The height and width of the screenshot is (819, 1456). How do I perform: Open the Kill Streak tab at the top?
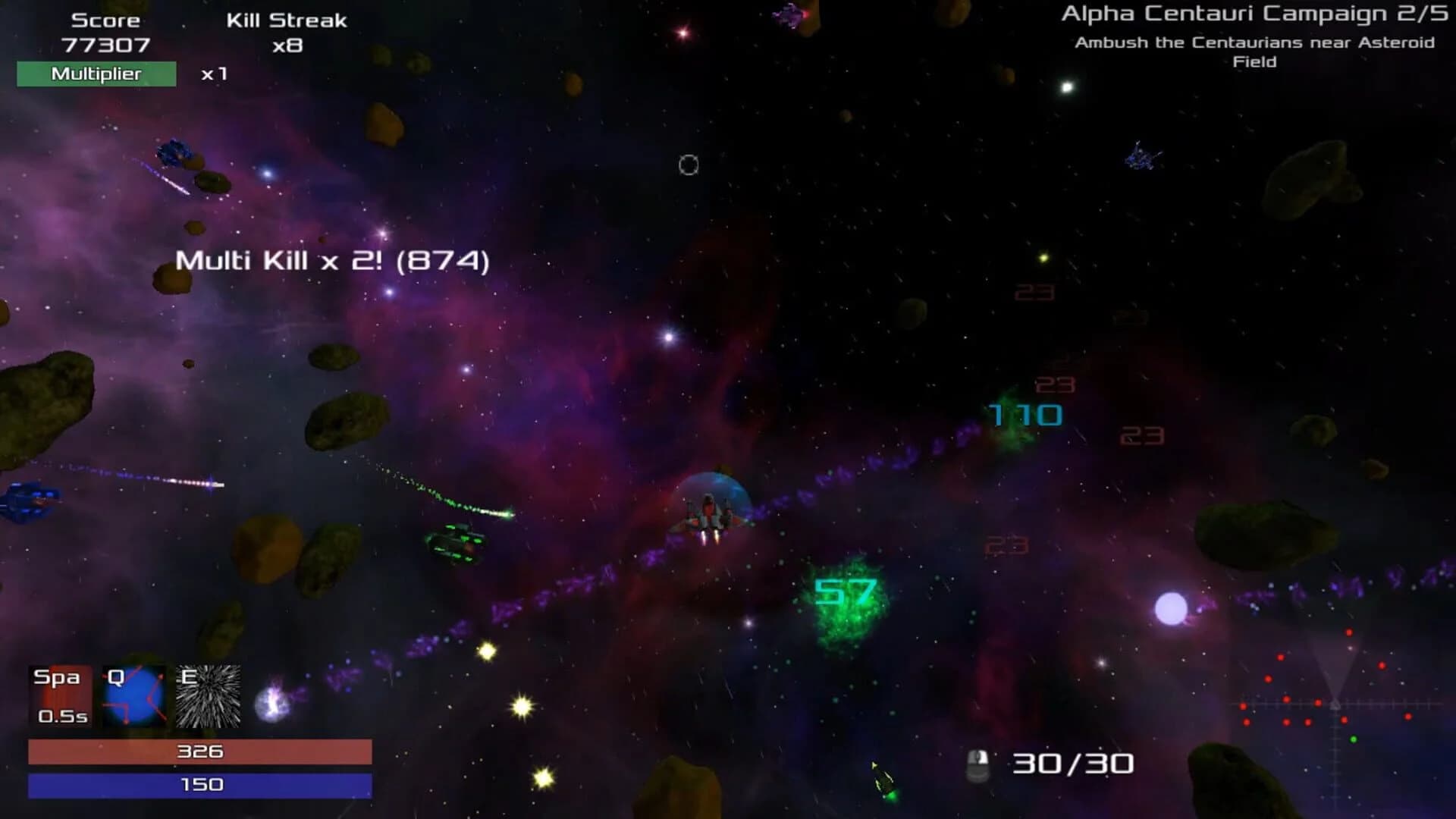tap(286, 20)
